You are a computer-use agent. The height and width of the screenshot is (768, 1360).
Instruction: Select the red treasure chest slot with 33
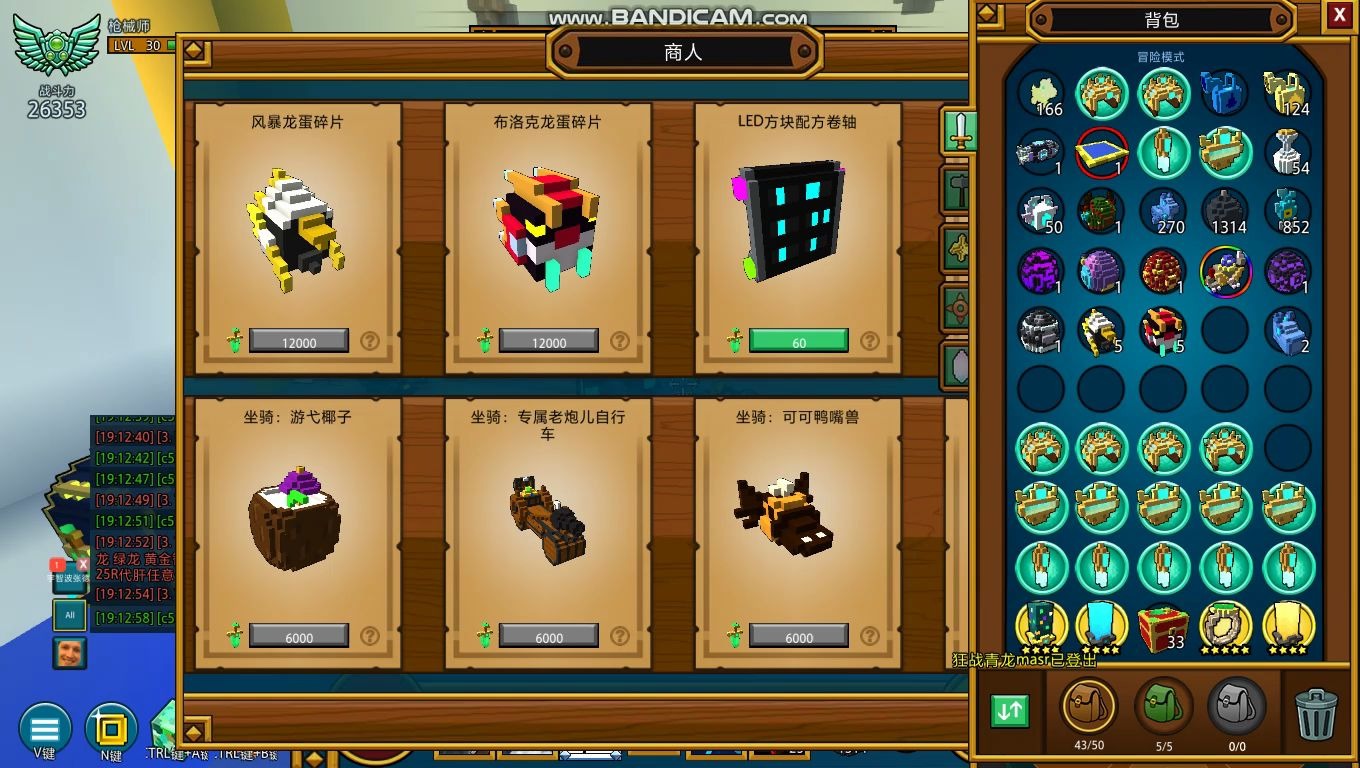[1163, 627]
